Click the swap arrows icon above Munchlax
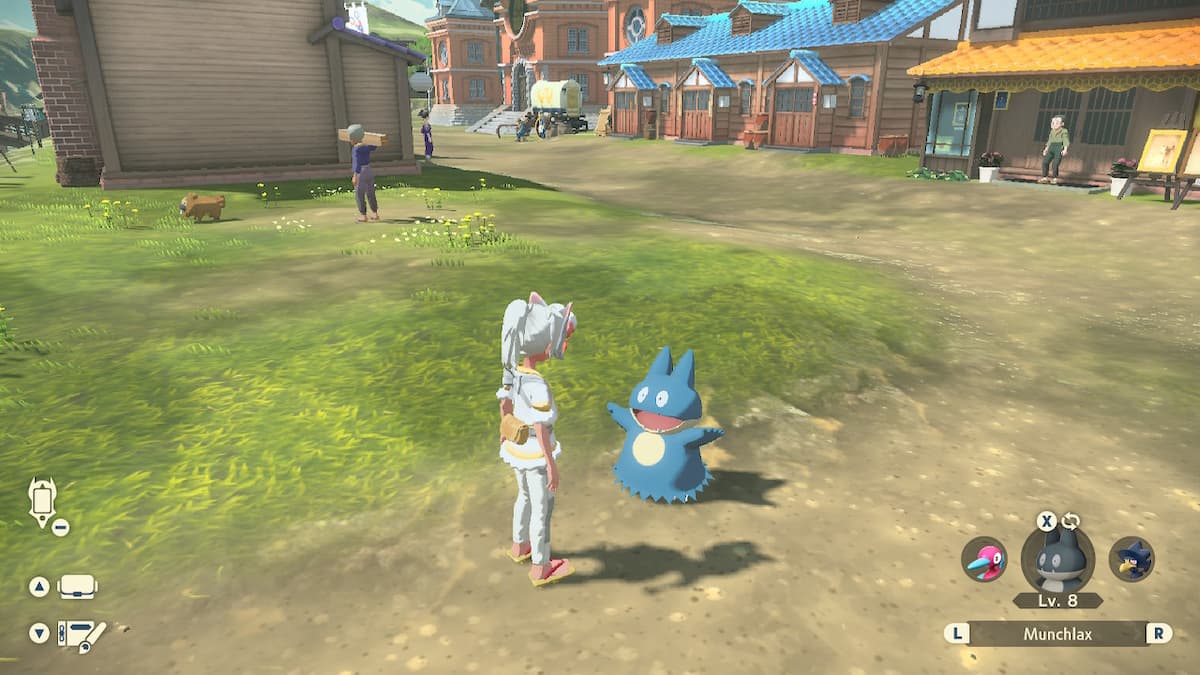Viewport: 1200px width, 675px height. (1071, 521)
